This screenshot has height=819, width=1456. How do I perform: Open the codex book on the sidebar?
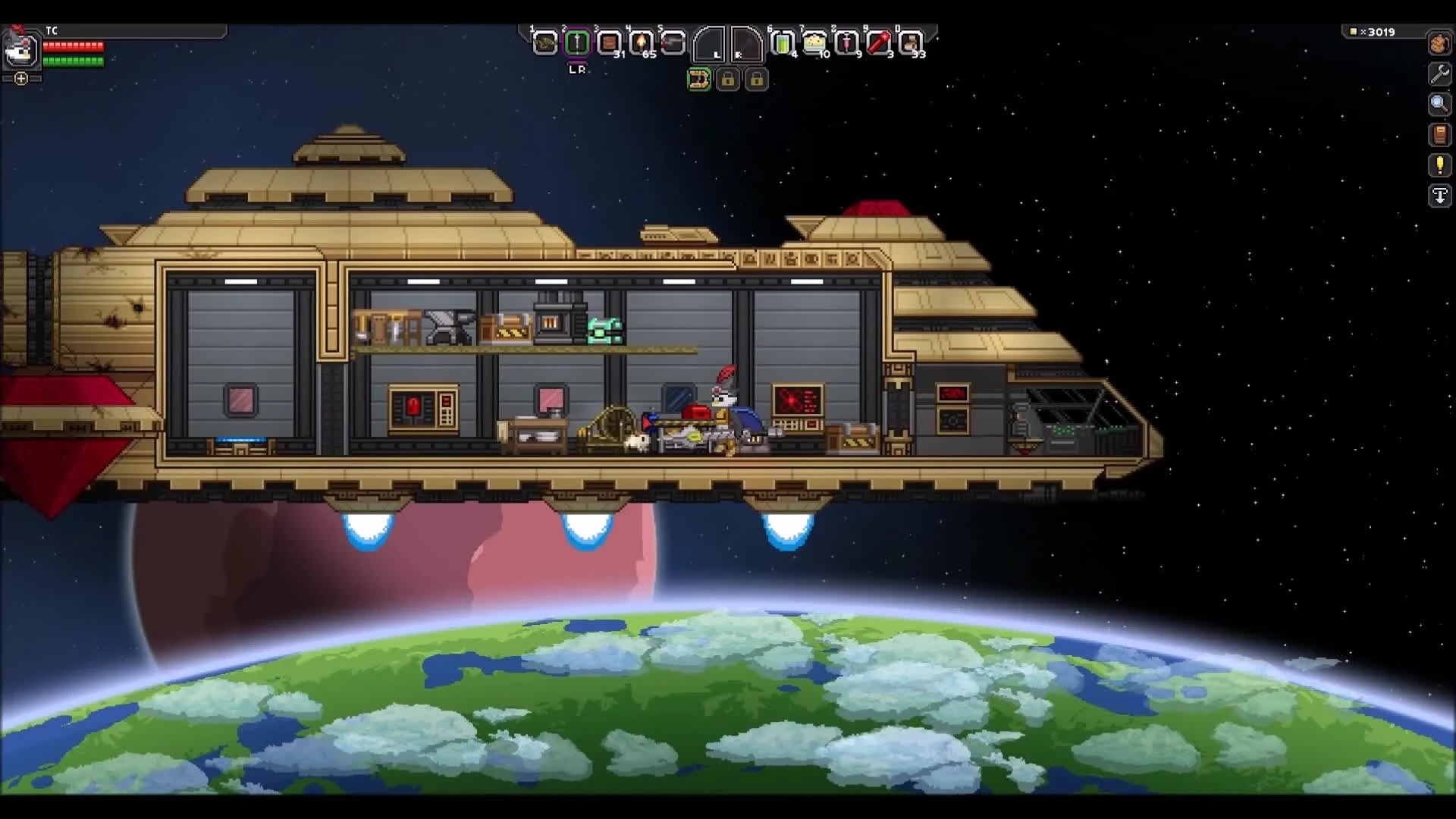pos(1439,135)
